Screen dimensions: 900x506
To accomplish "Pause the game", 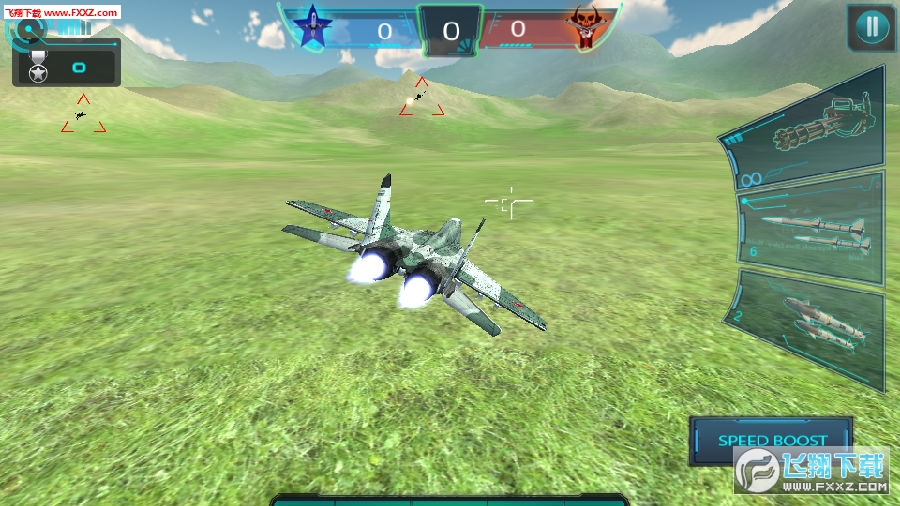I will [x=871, y=27].
